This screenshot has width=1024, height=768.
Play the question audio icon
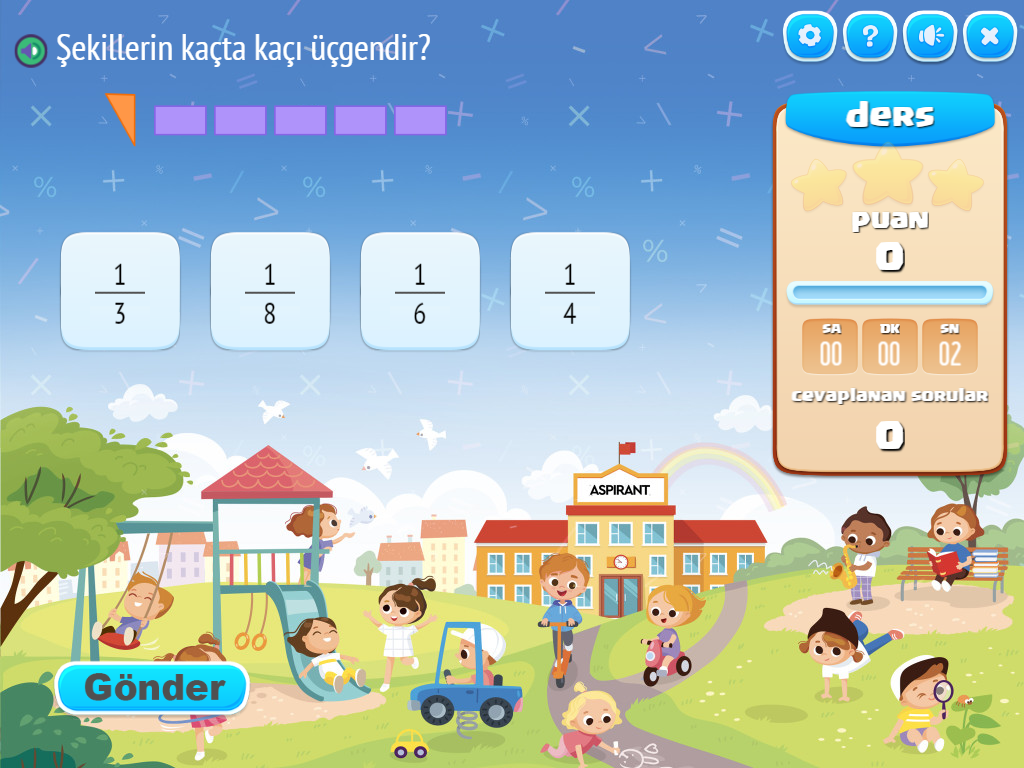pos(31,49)
